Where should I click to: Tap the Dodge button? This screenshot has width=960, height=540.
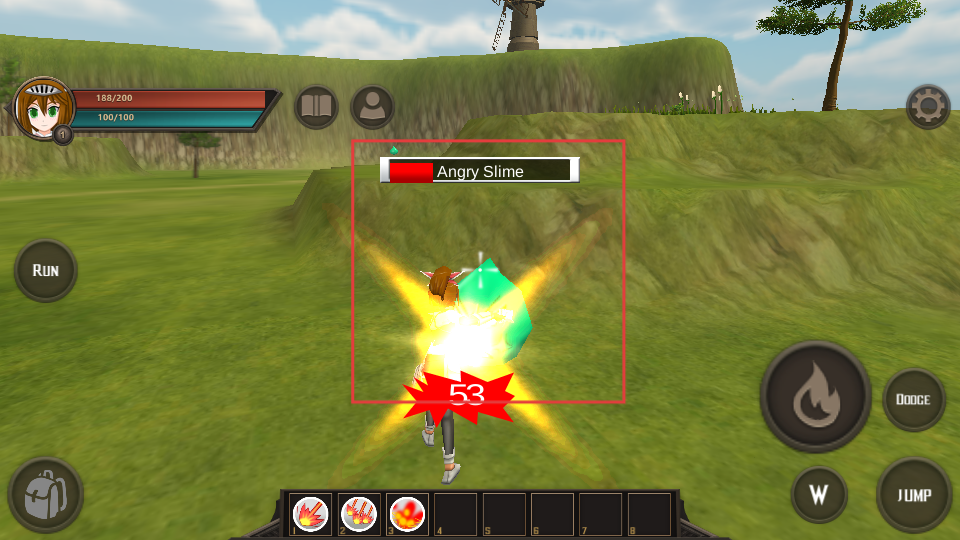[913, 399]
